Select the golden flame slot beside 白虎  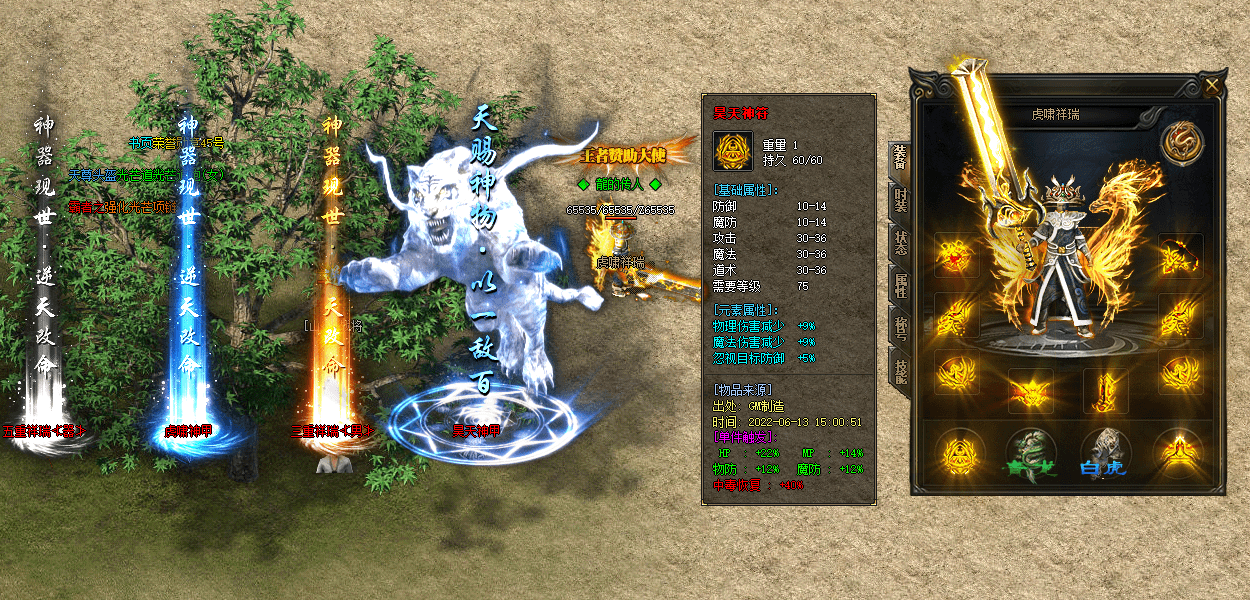tap(1178, 453)
